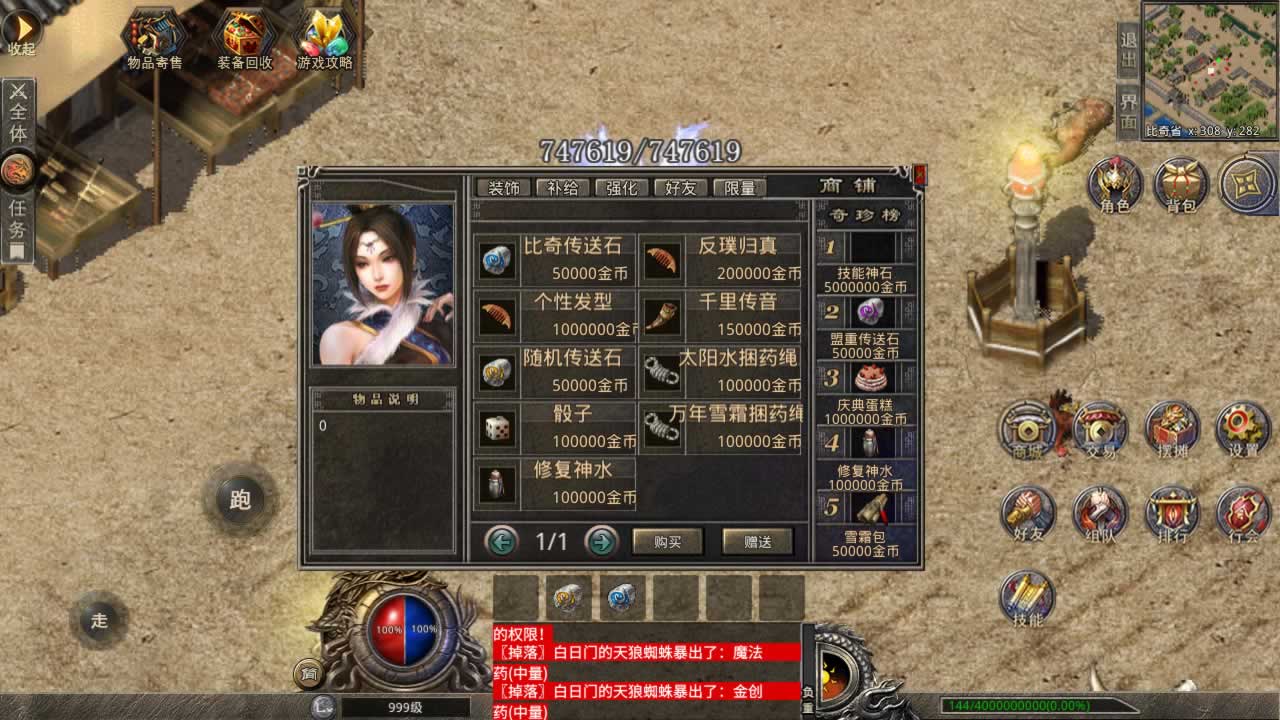
Task: Click the 购买 buy button
Action: (x=667, y=541)
